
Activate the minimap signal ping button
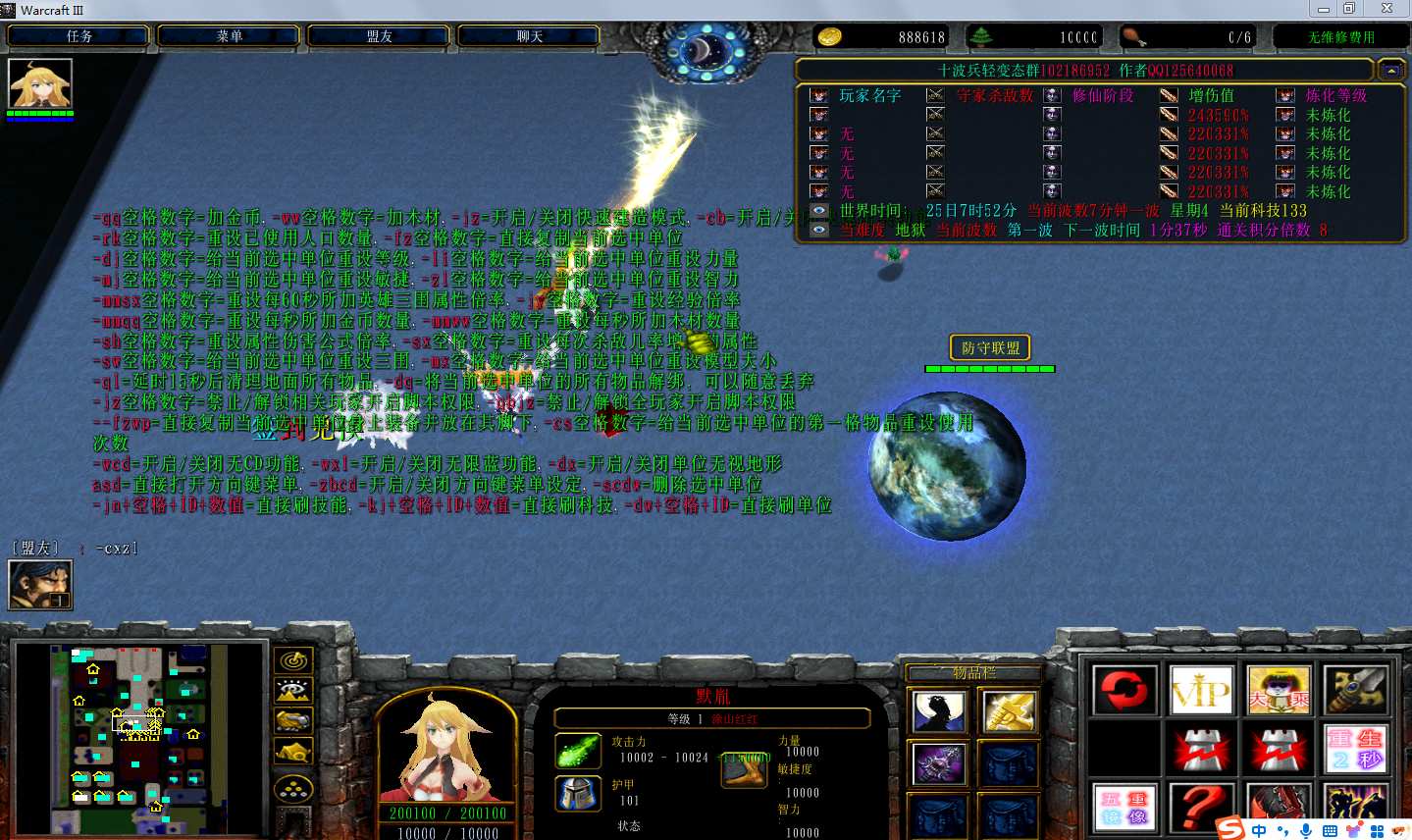coord(293,661)
